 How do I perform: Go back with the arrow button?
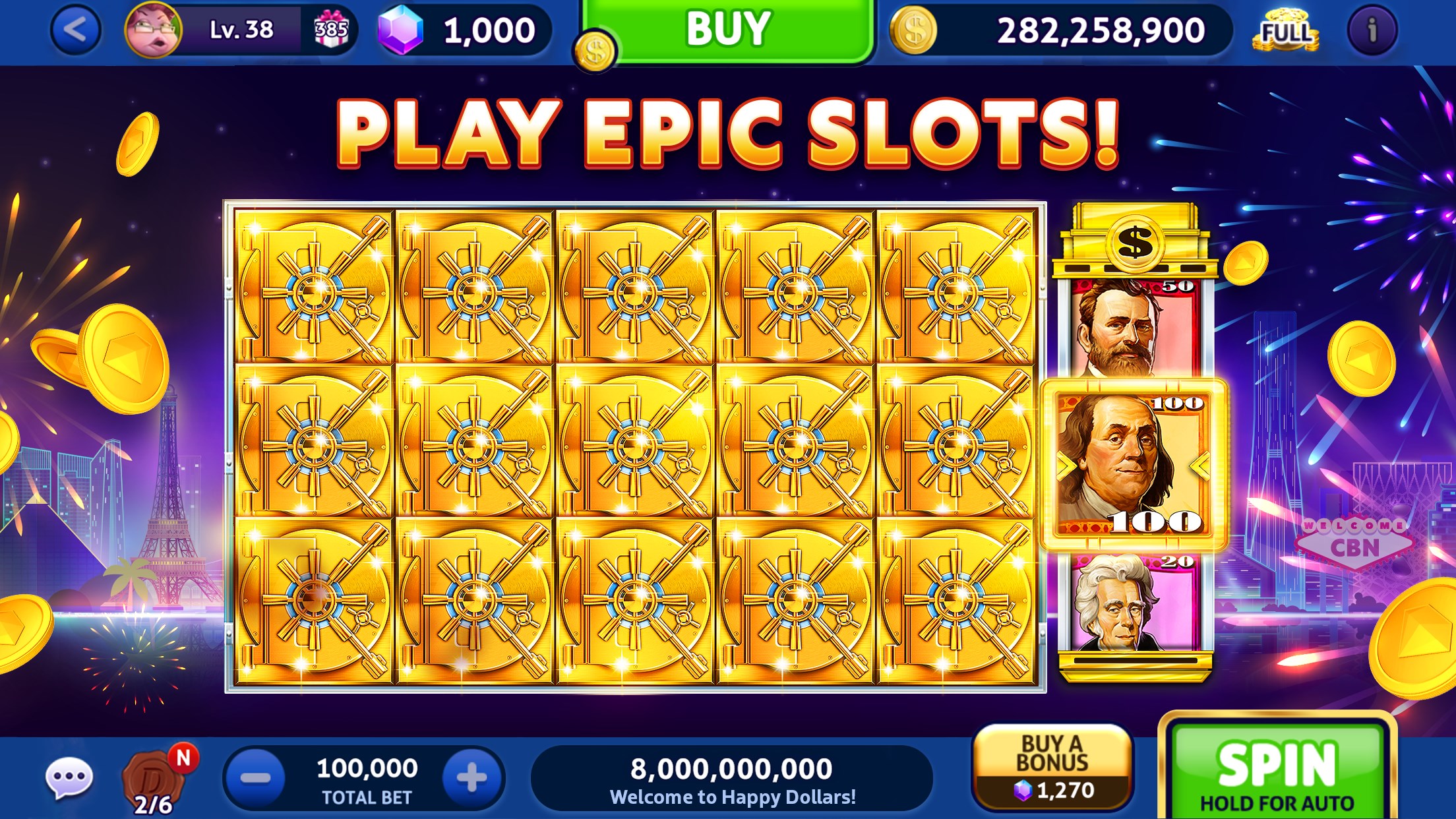[72, 30]
